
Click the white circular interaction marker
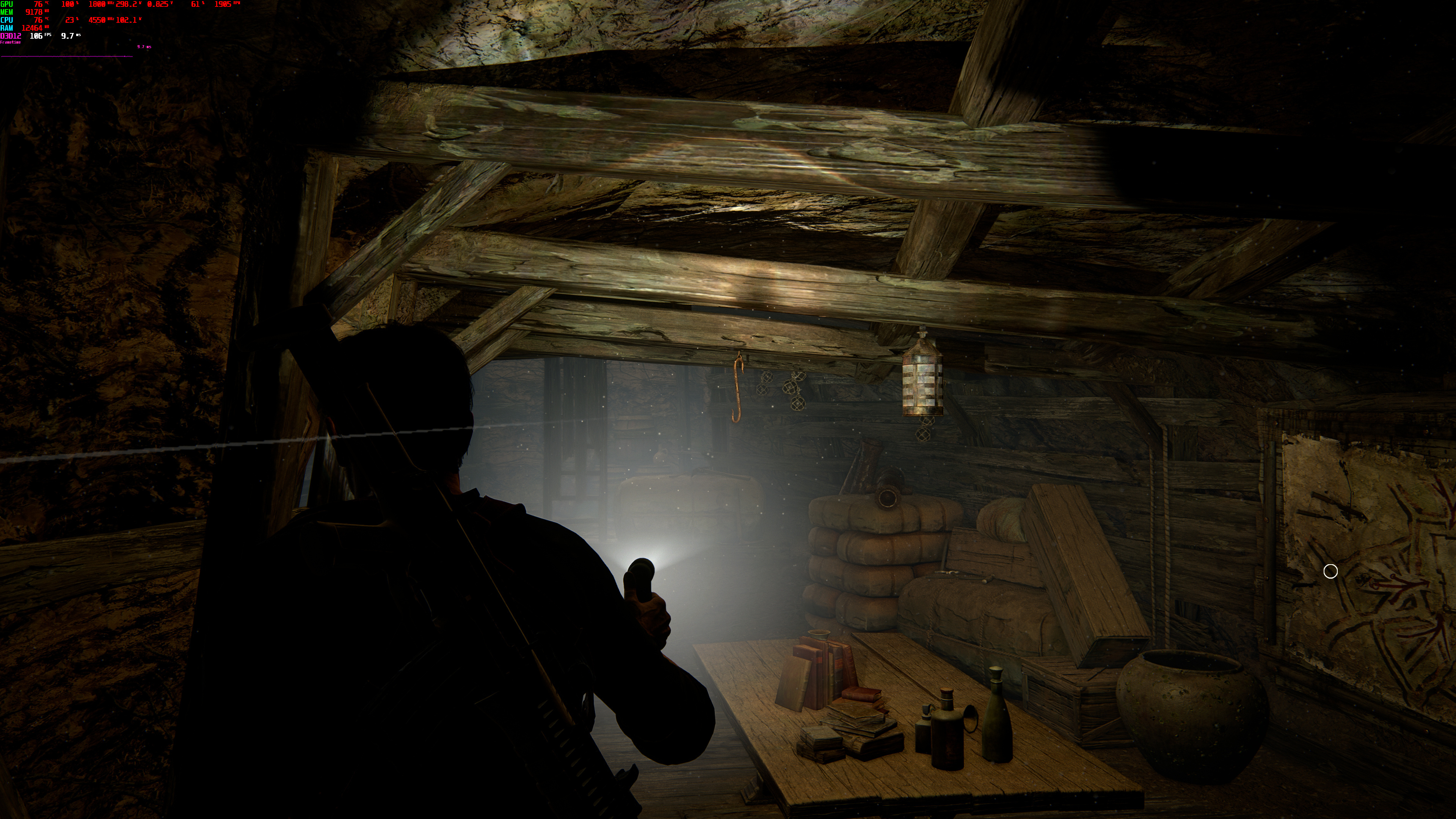(1330, 571)
